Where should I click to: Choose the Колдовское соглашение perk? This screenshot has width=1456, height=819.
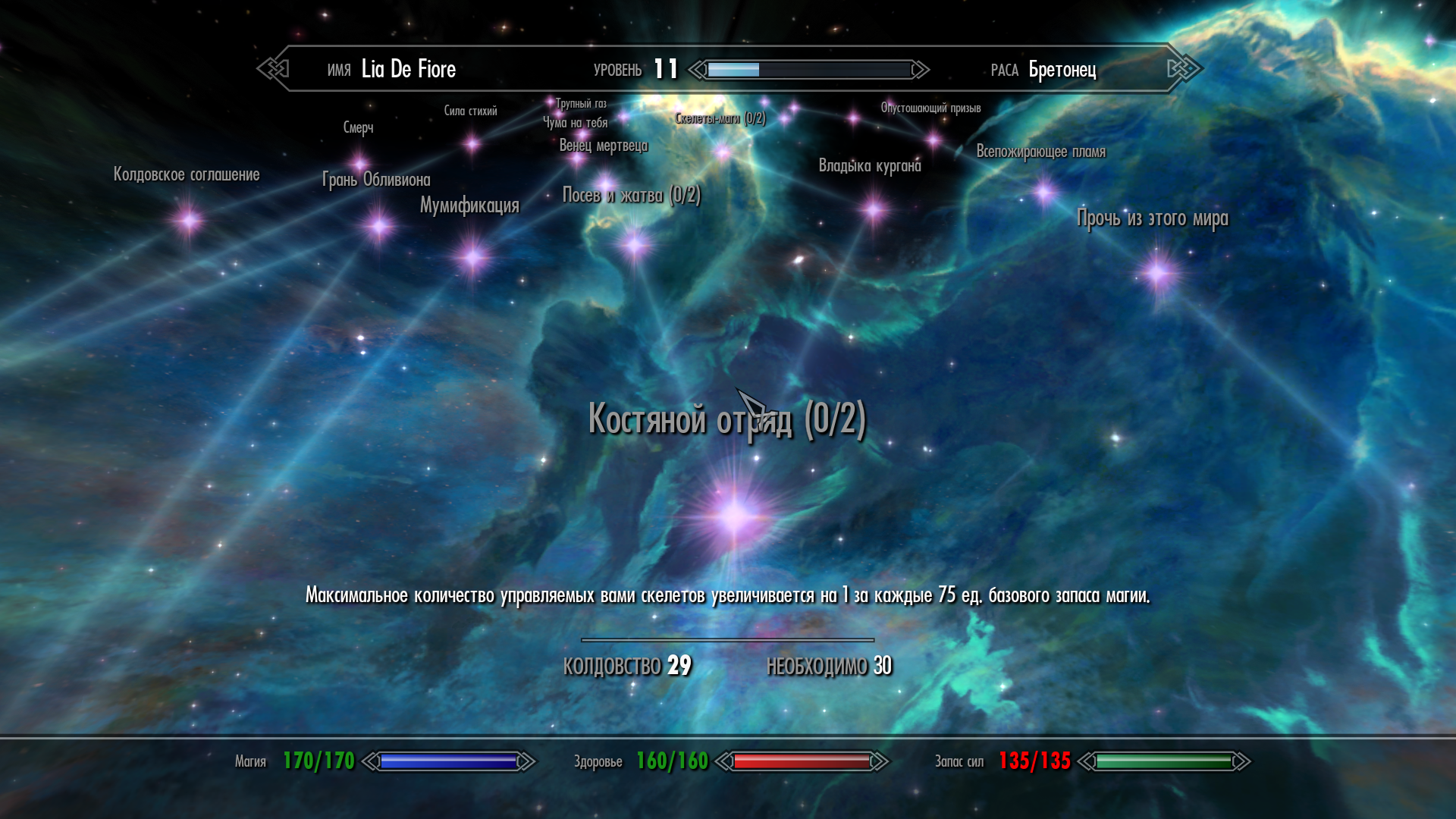188,221
